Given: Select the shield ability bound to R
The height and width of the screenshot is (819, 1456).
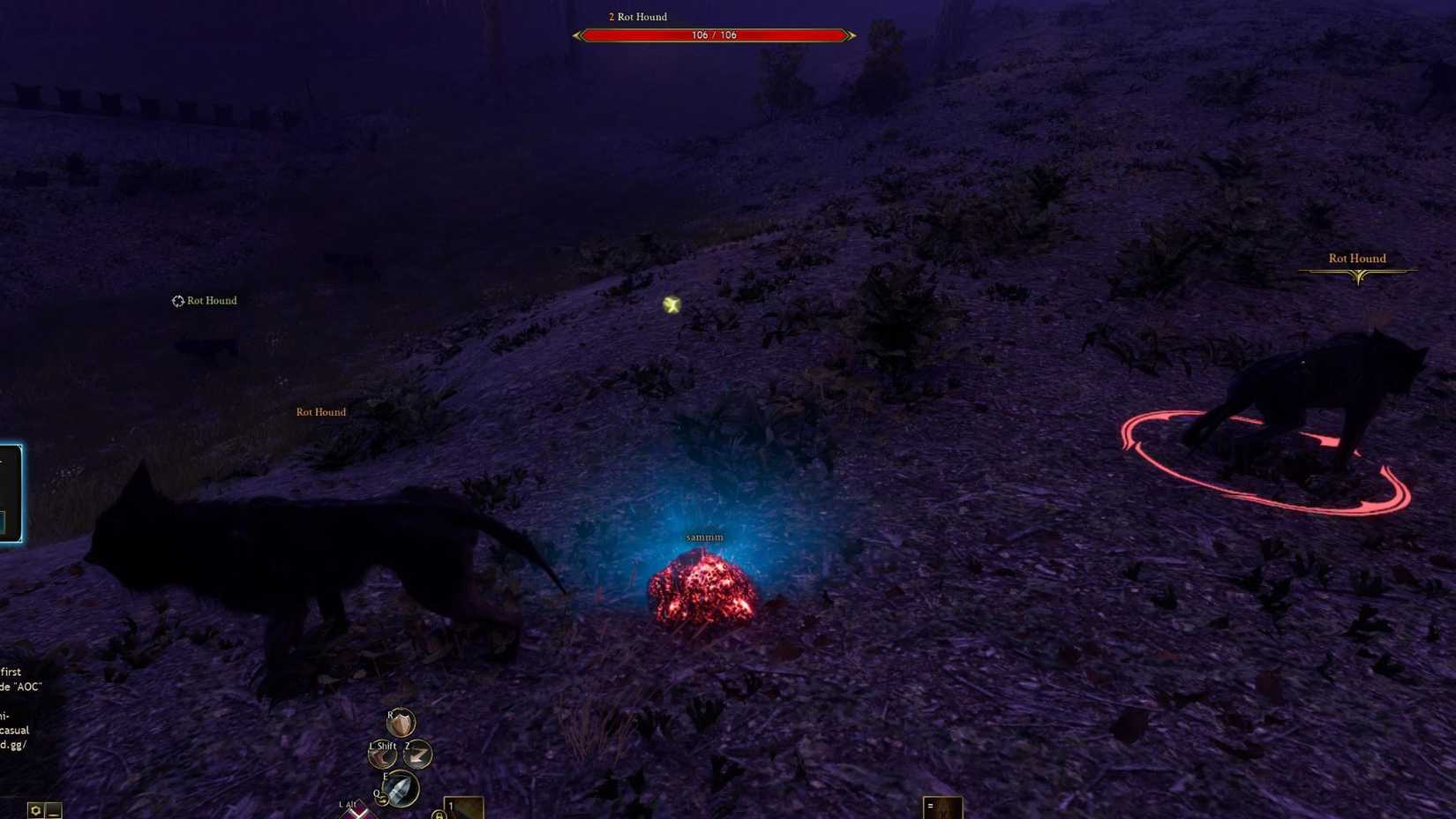Looking at the screenshot, I should pos(400,724).
